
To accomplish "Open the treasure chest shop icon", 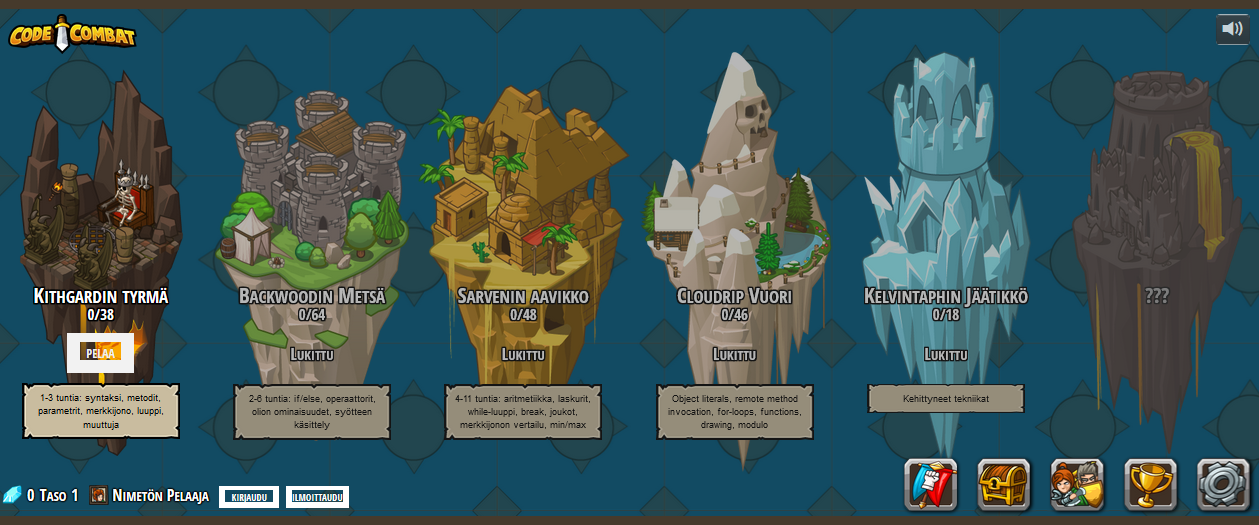I will 1003,485.
